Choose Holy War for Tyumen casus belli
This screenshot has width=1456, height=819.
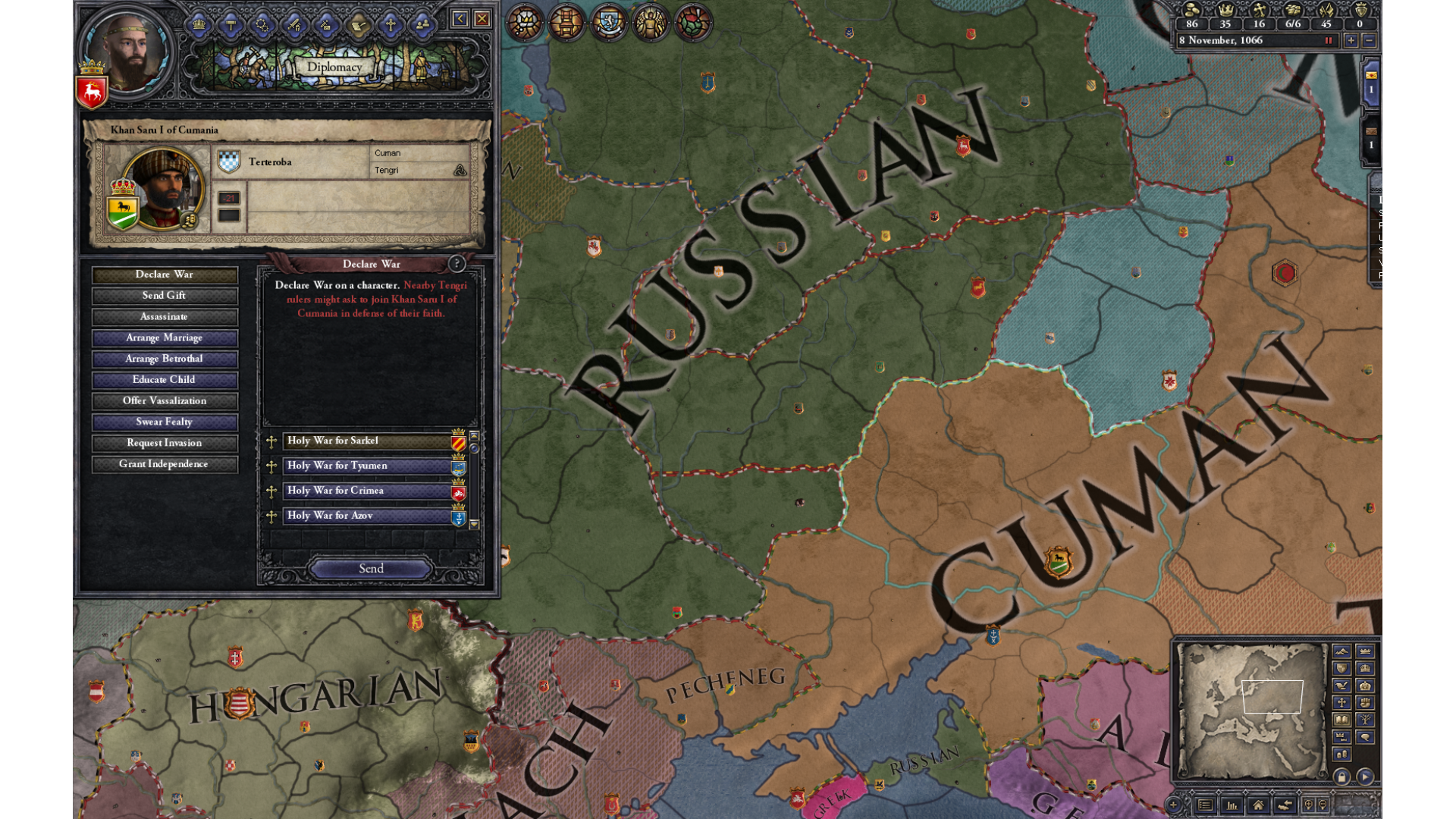[367, 466]
